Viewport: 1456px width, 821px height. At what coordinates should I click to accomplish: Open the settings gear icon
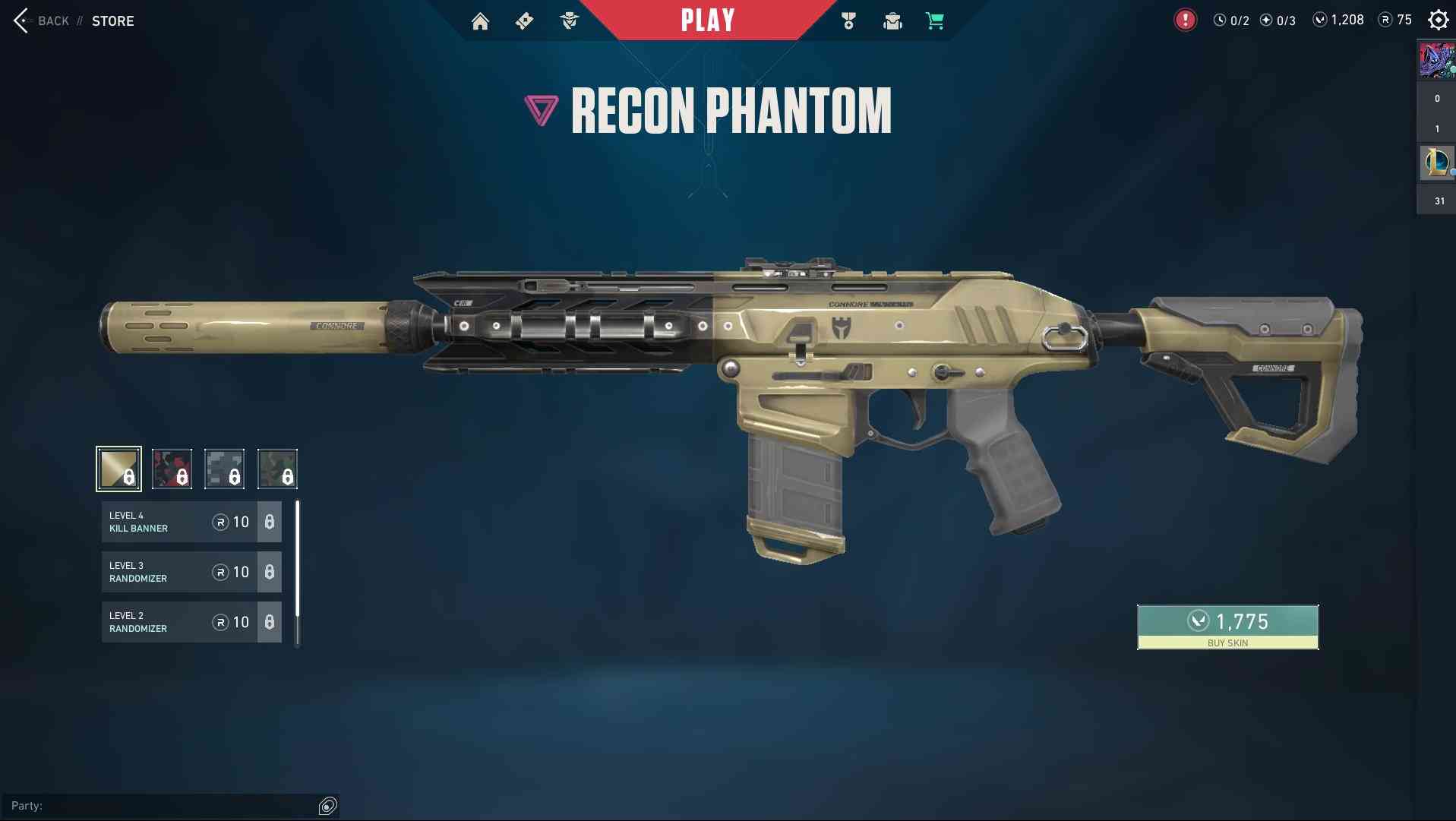[1438, 20]
